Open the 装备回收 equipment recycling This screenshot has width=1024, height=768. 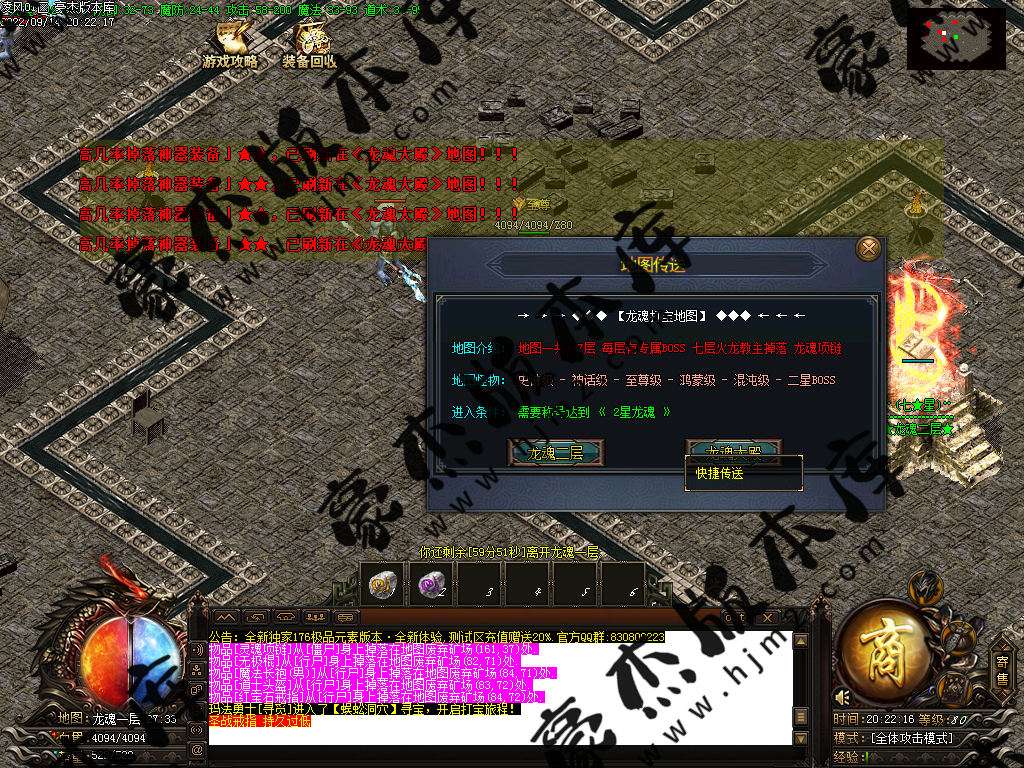[x=310, y=47]
